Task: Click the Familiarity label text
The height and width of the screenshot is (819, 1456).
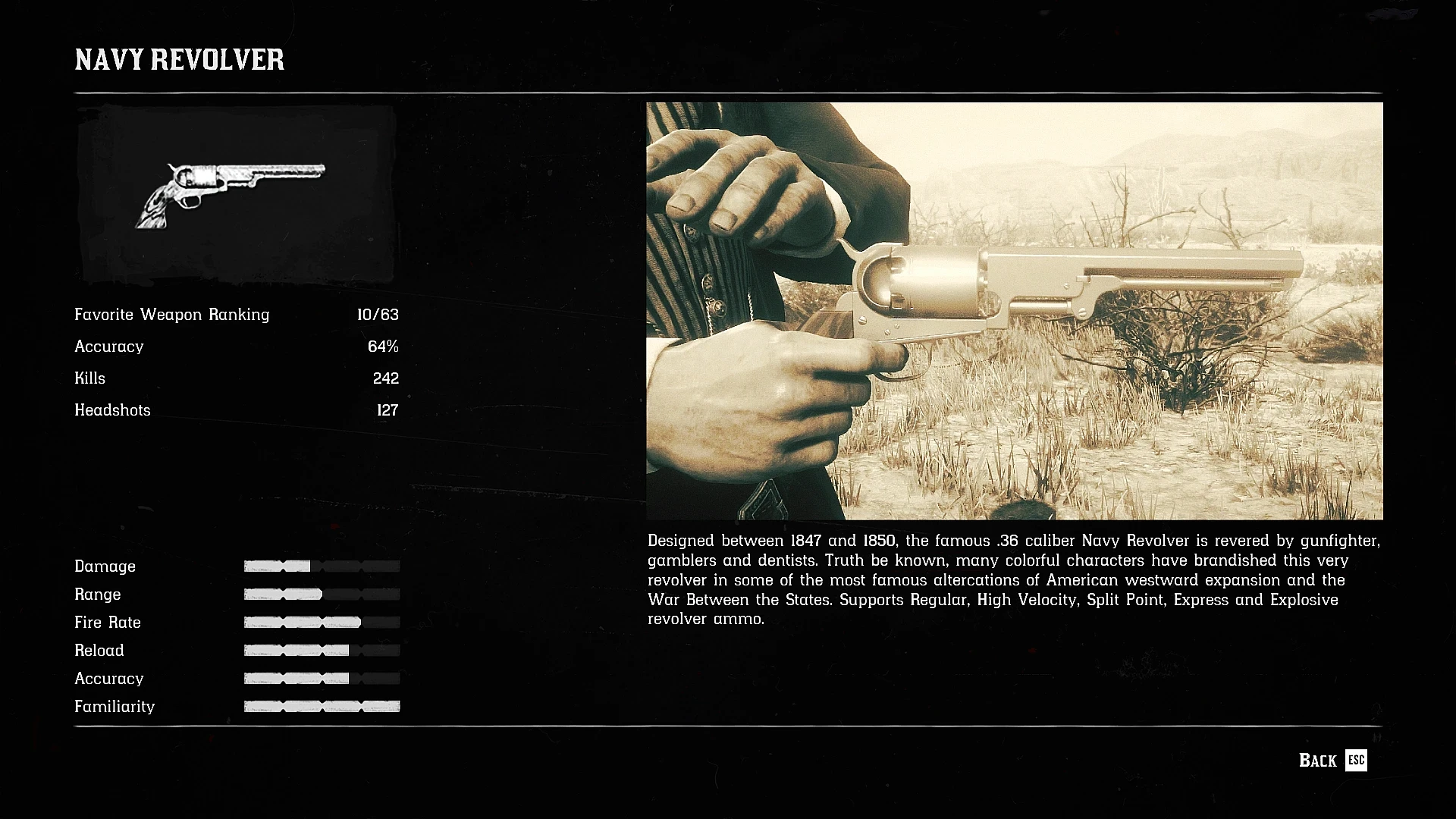Action: tap(115, 706)
